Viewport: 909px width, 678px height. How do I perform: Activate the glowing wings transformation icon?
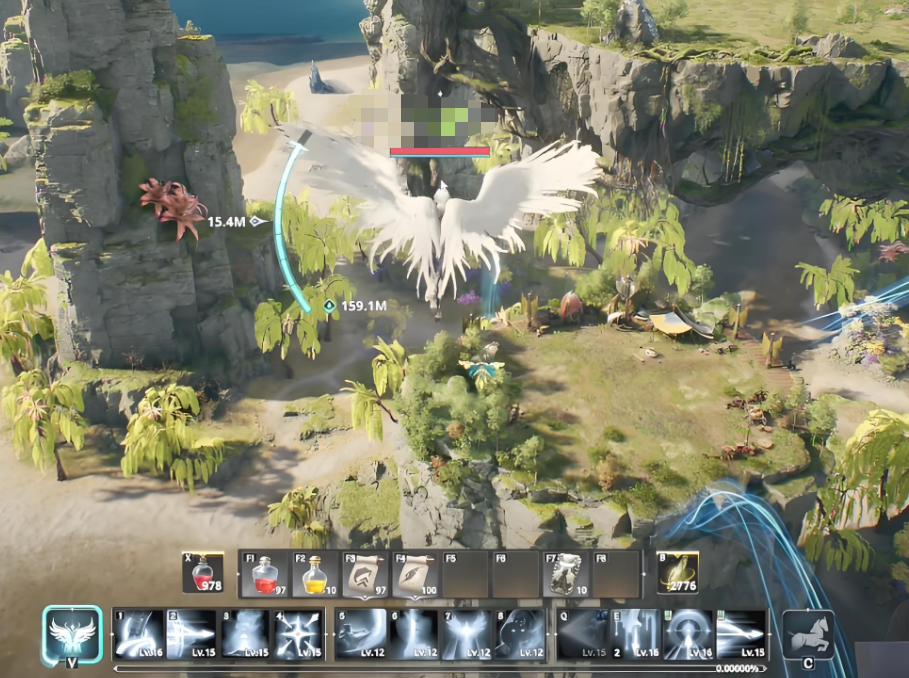pyautogui.click(x=72, y=634)
